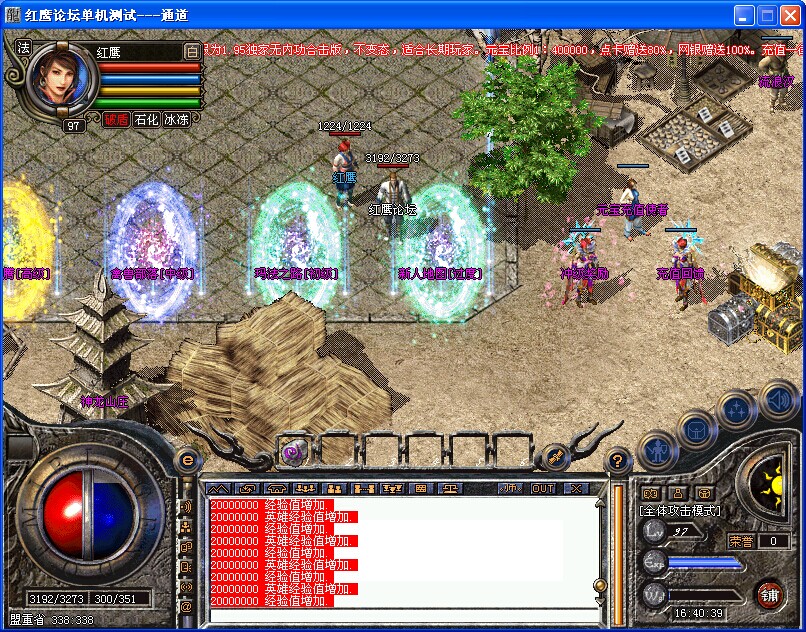Image resolution: width=806 pixels, height=632 pixels.
Task: Click the OUT button above the chat
Action: tap(543, 488)
